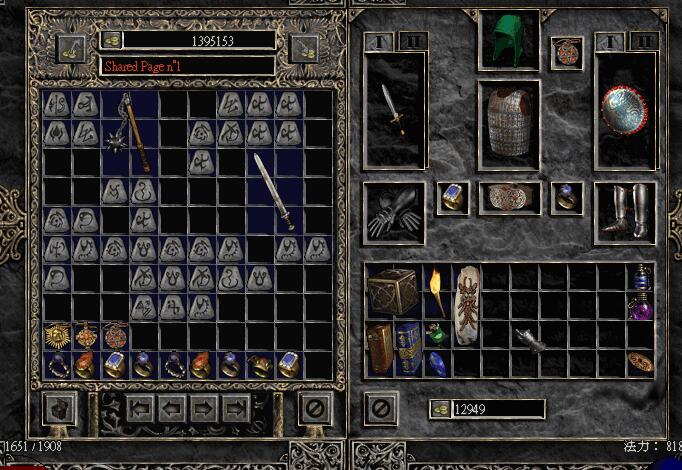The width and height of the screenshot is (682, 470).
Task: Go to the next stash page
Action: pyautogui.click(x=204, y=408)
